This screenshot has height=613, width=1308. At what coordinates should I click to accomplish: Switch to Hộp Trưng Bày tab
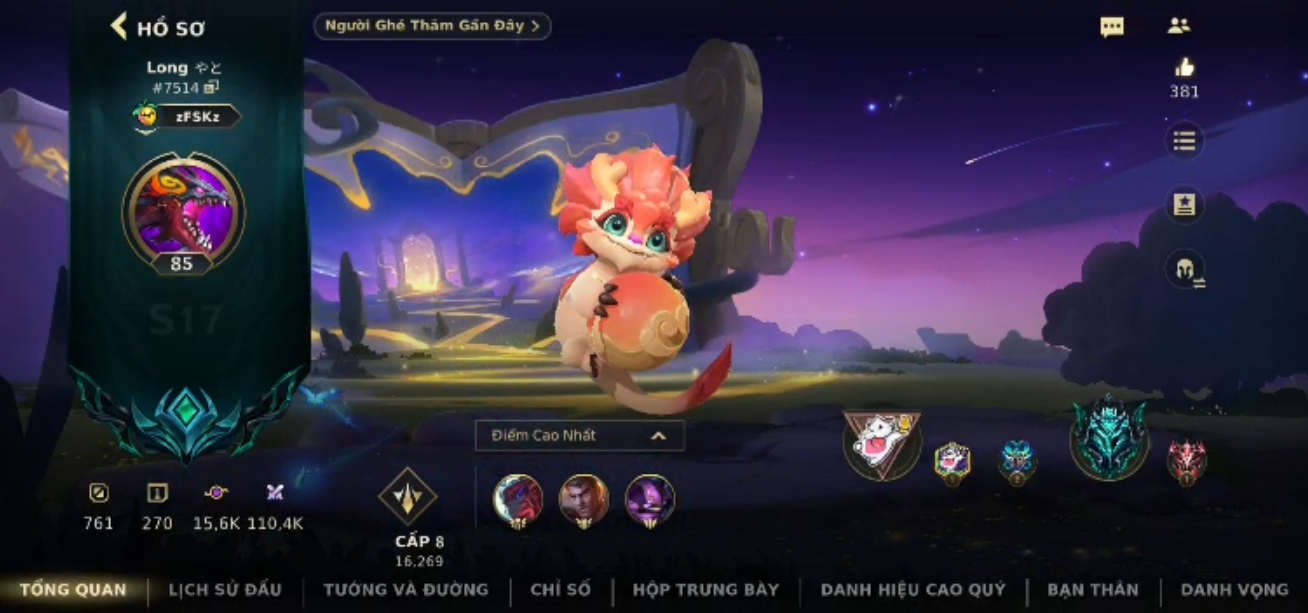(705, 590)
